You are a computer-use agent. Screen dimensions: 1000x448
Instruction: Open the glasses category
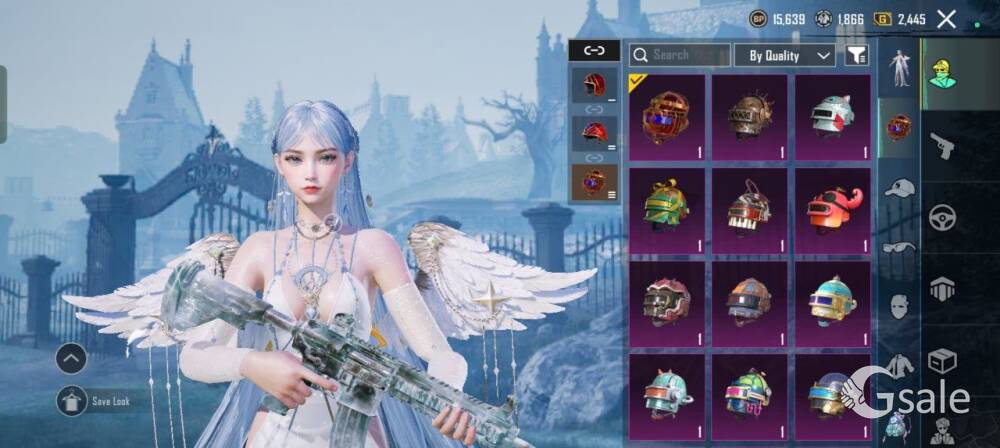tap(900, 247)
